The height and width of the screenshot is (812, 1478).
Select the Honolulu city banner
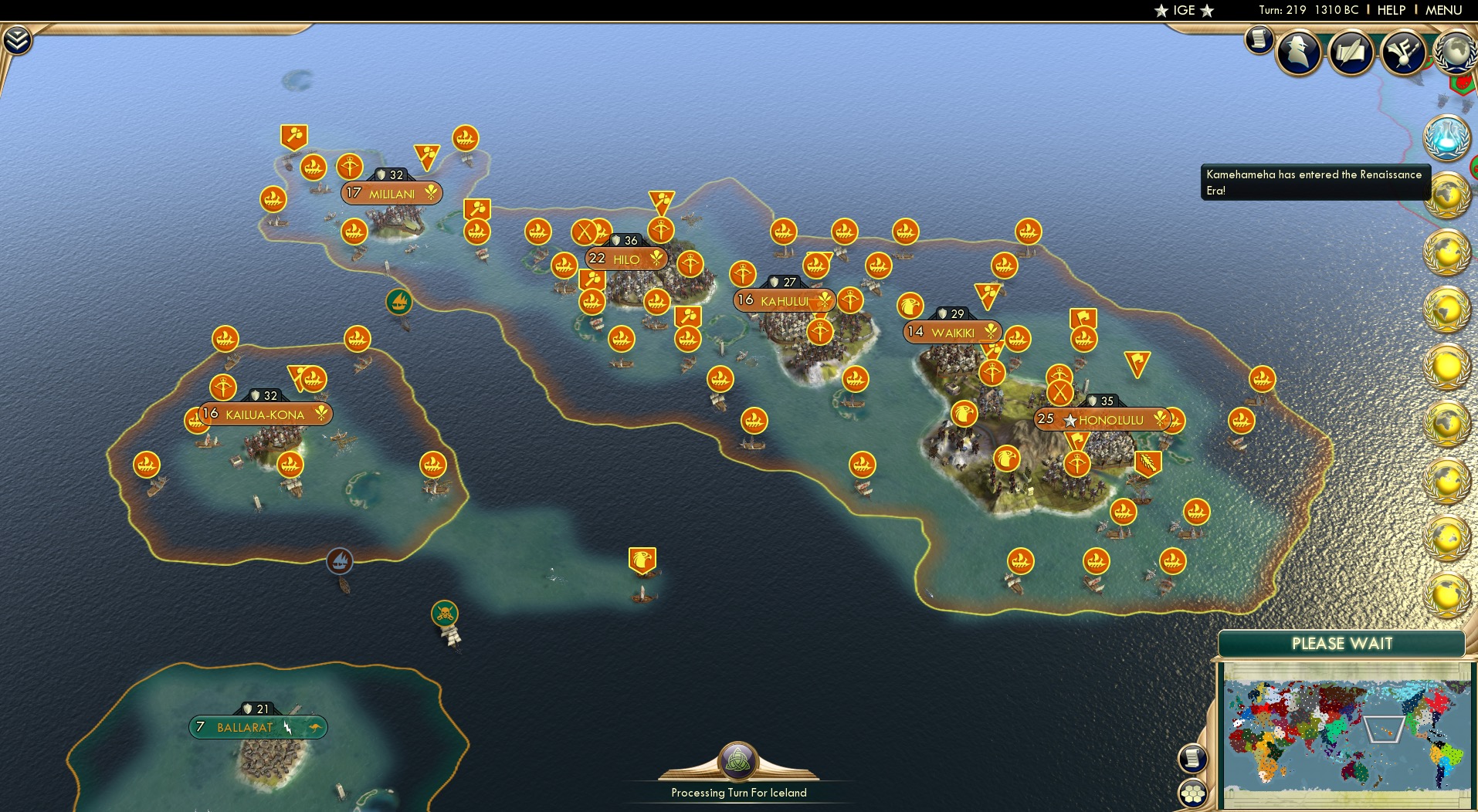(1106, 420)
